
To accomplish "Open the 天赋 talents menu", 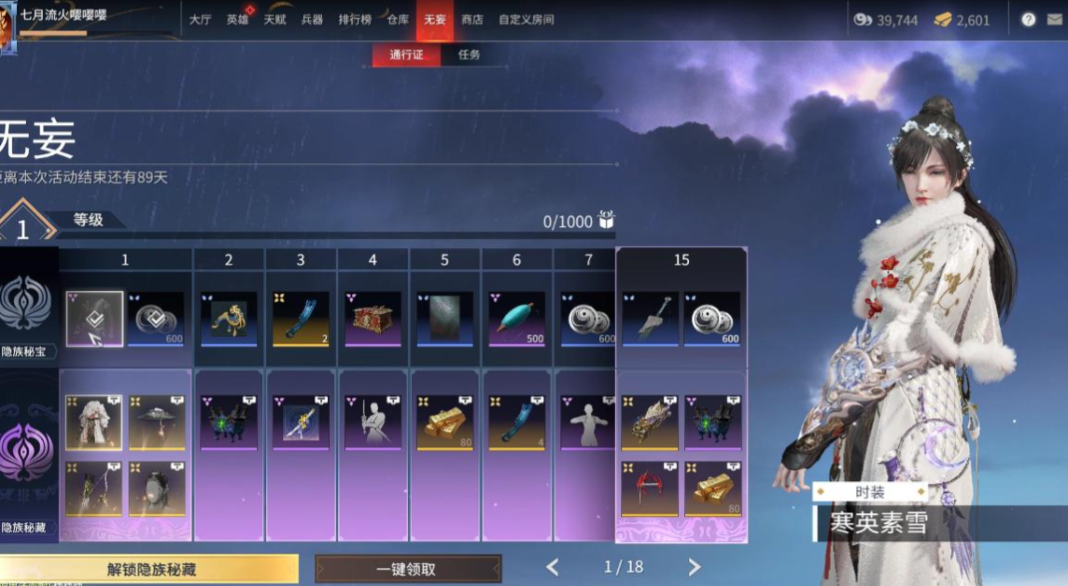I will 275,19.
